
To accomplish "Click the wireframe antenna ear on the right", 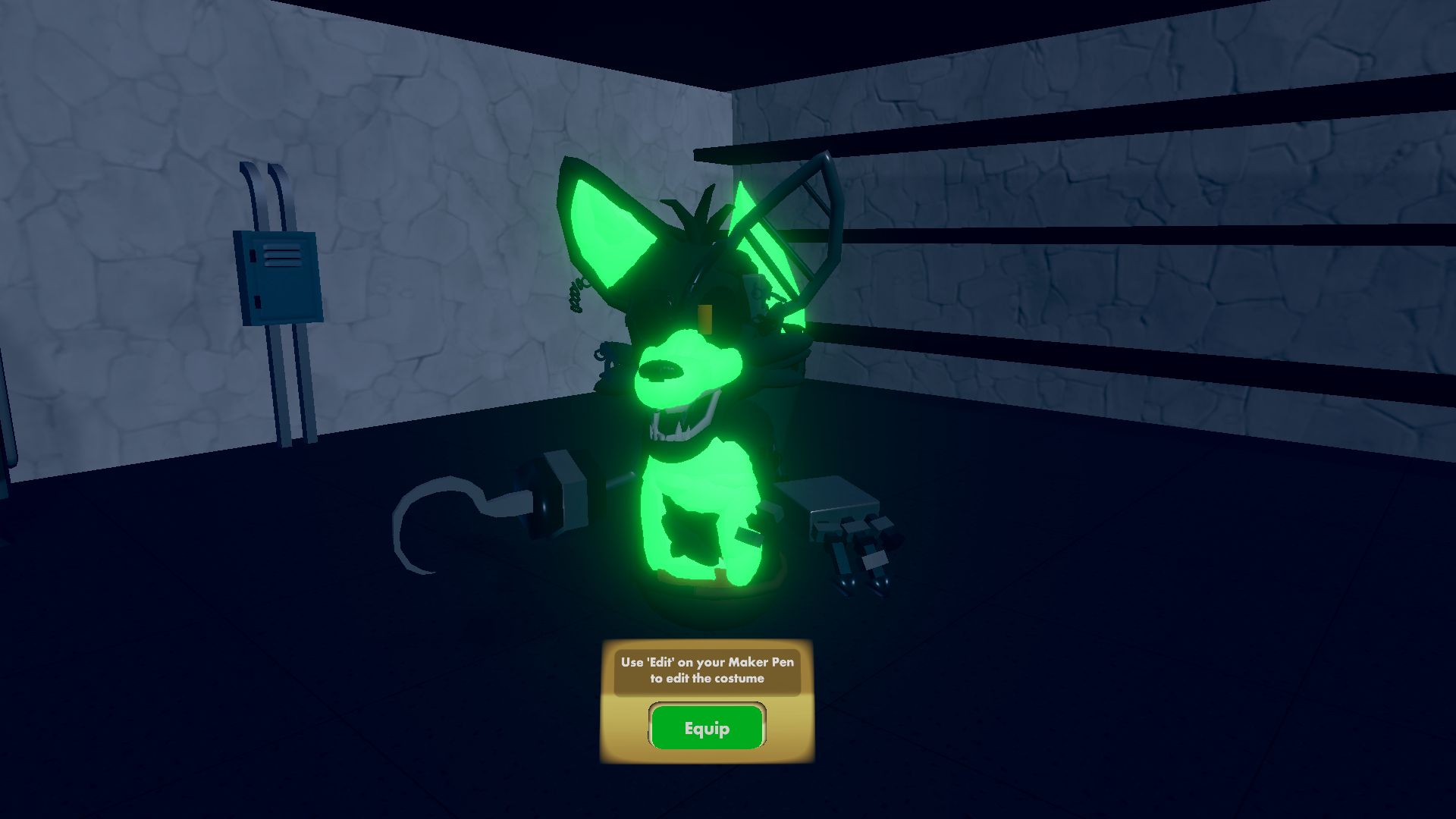I will [804, 212].
